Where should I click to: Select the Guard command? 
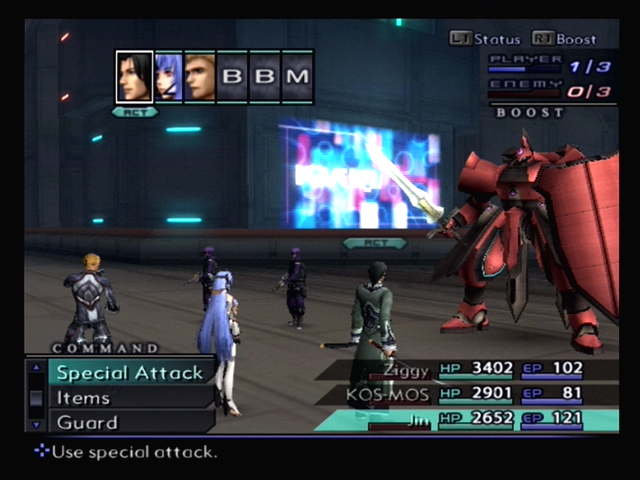coord(87,422)
